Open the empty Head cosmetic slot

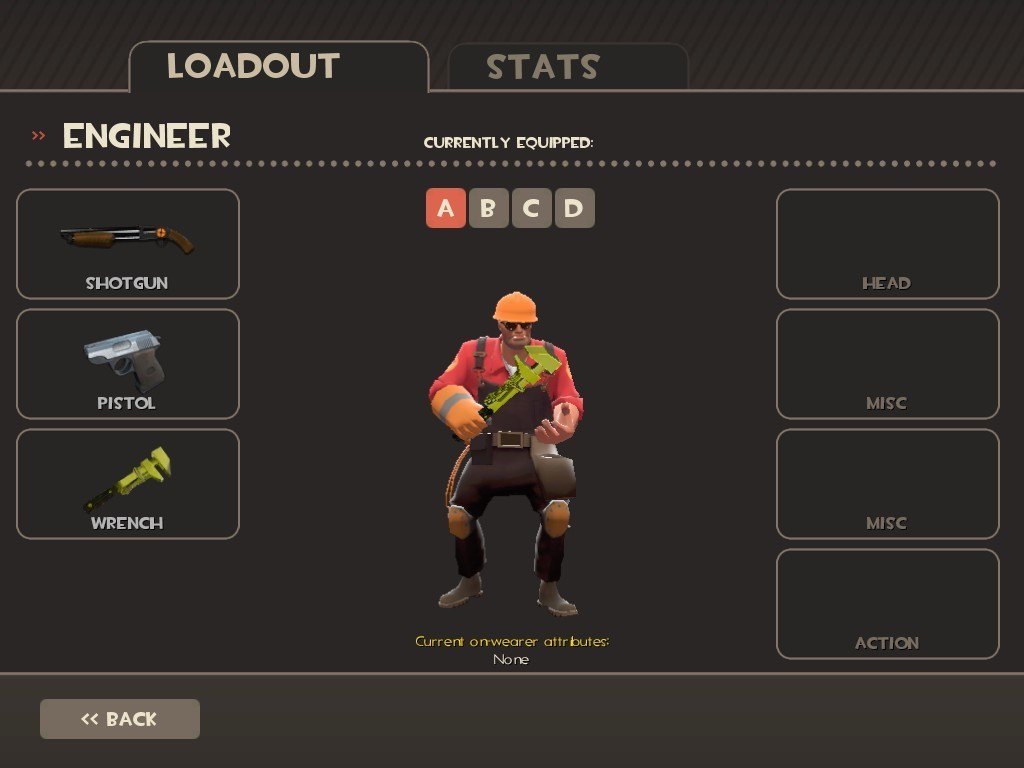[x=888, y=244]
